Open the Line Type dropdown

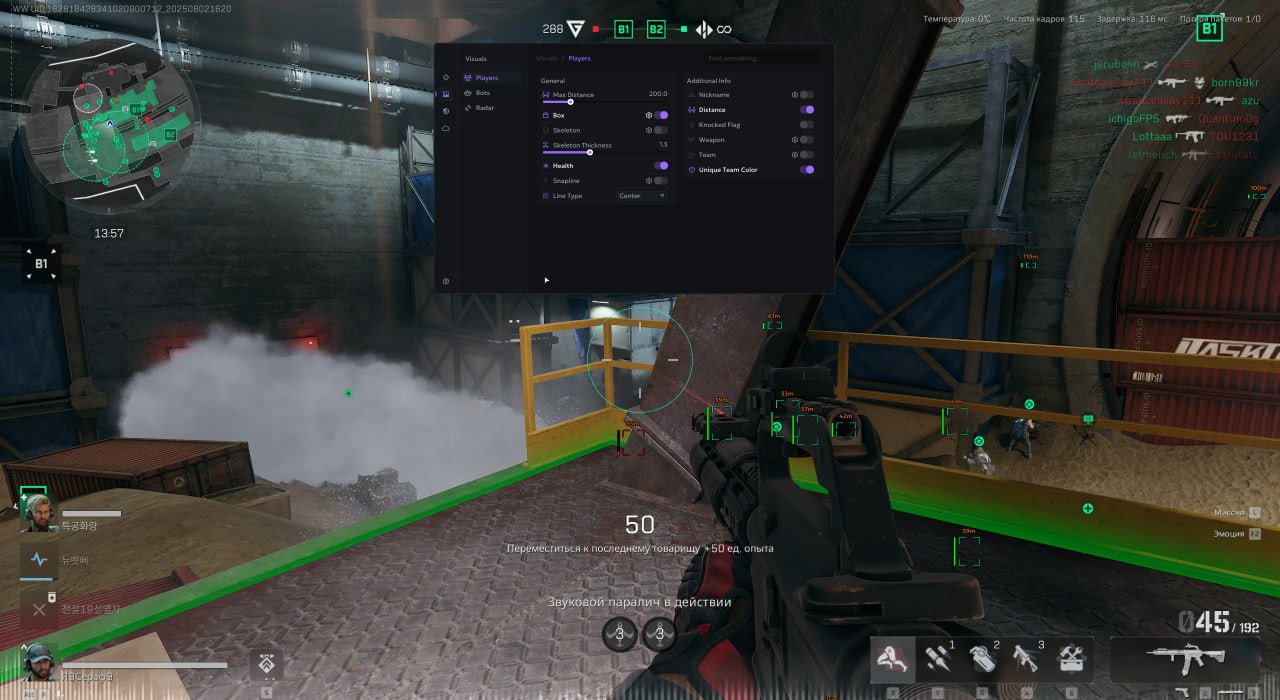coord(642,196)
